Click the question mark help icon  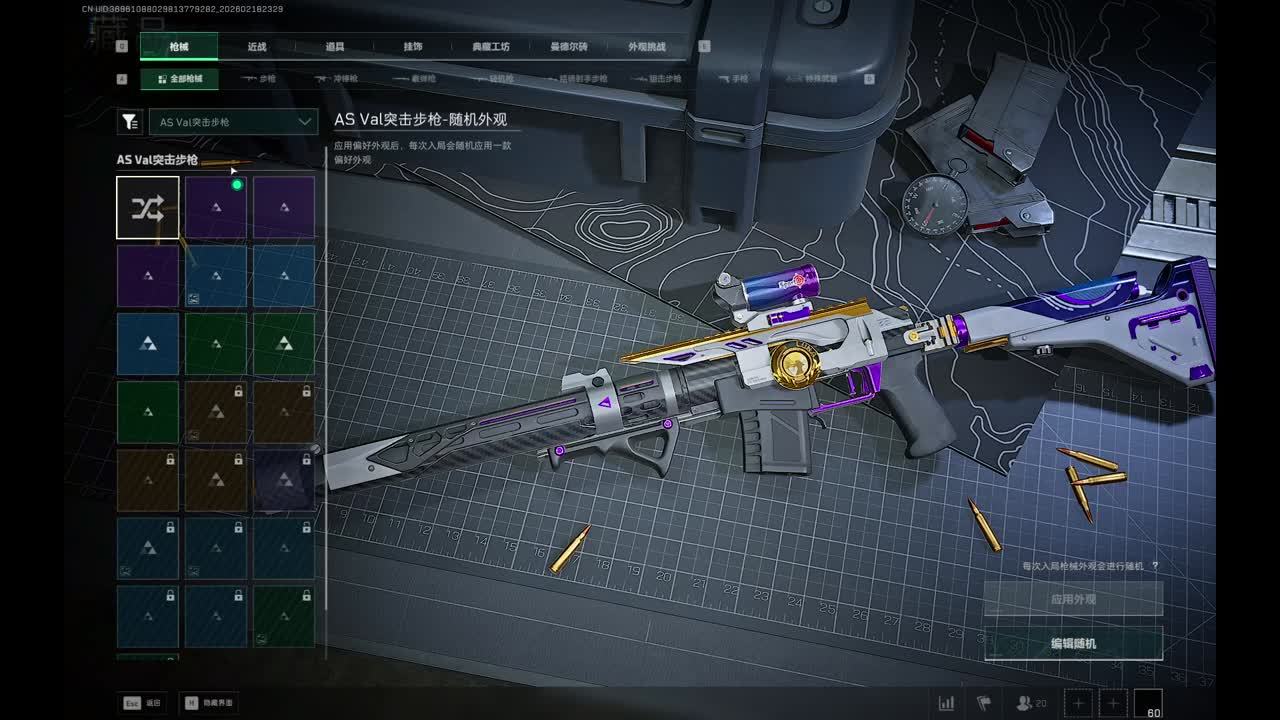(1155, 566)
